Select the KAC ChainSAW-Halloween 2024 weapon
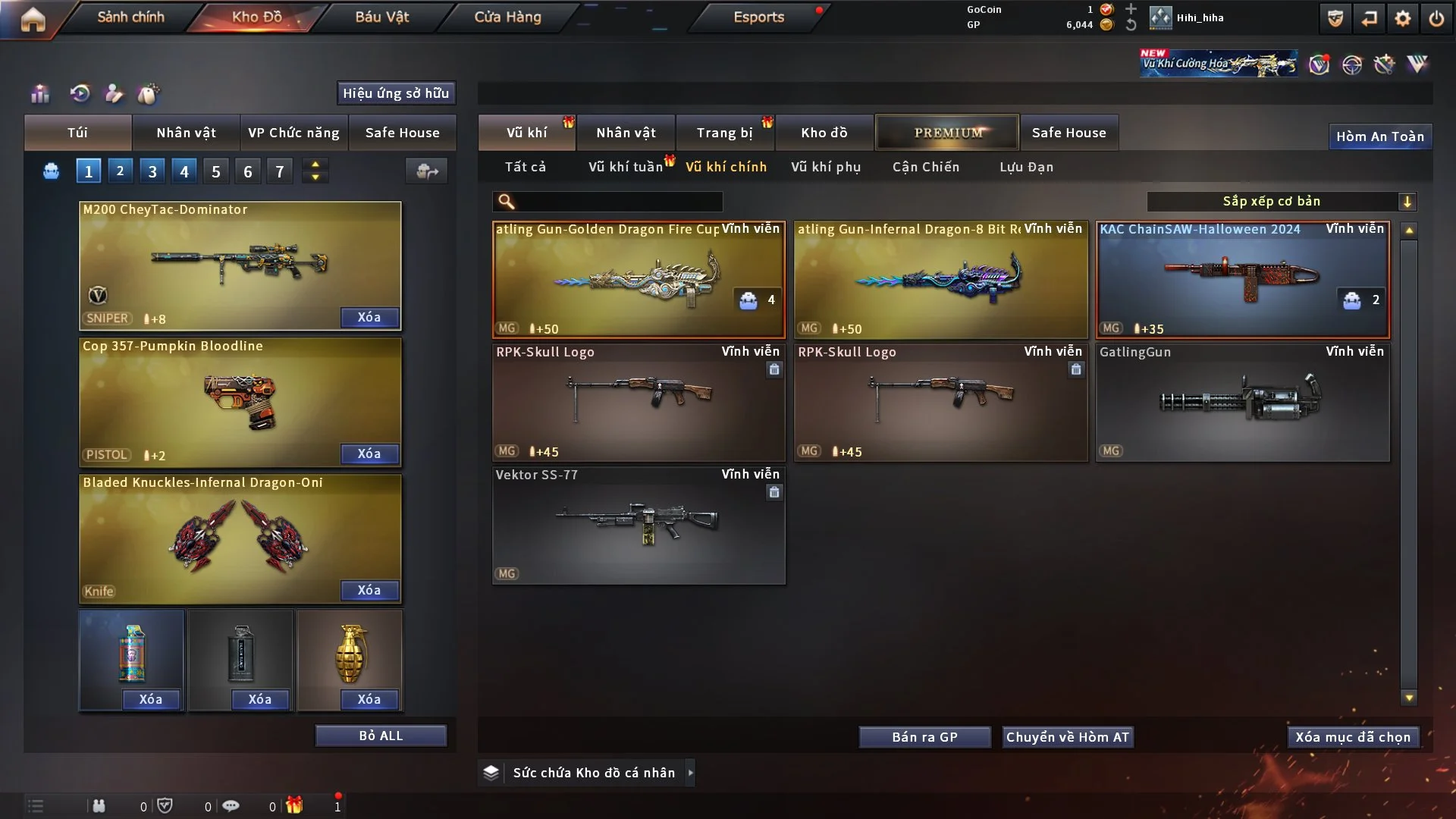Screen dimensions: 1456x819 click(1242, 279)
